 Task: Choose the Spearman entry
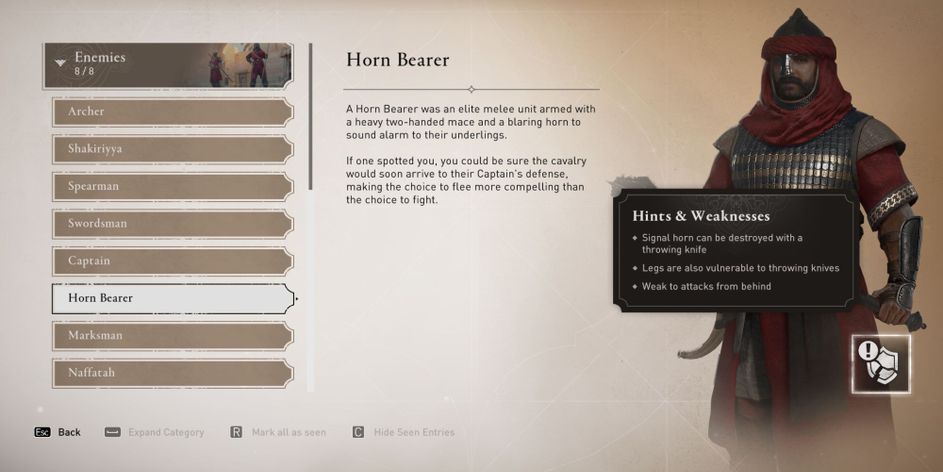172,186
